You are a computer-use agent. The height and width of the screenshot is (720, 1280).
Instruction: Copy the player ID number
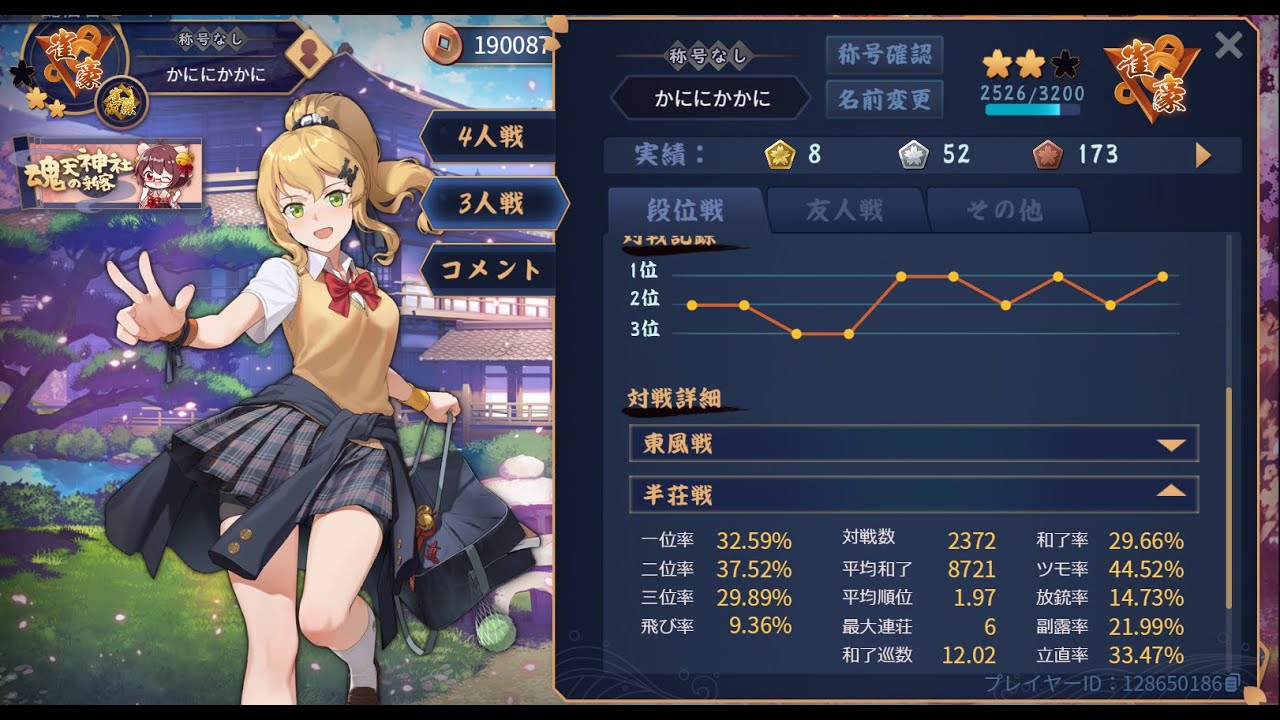[1232, 684]
